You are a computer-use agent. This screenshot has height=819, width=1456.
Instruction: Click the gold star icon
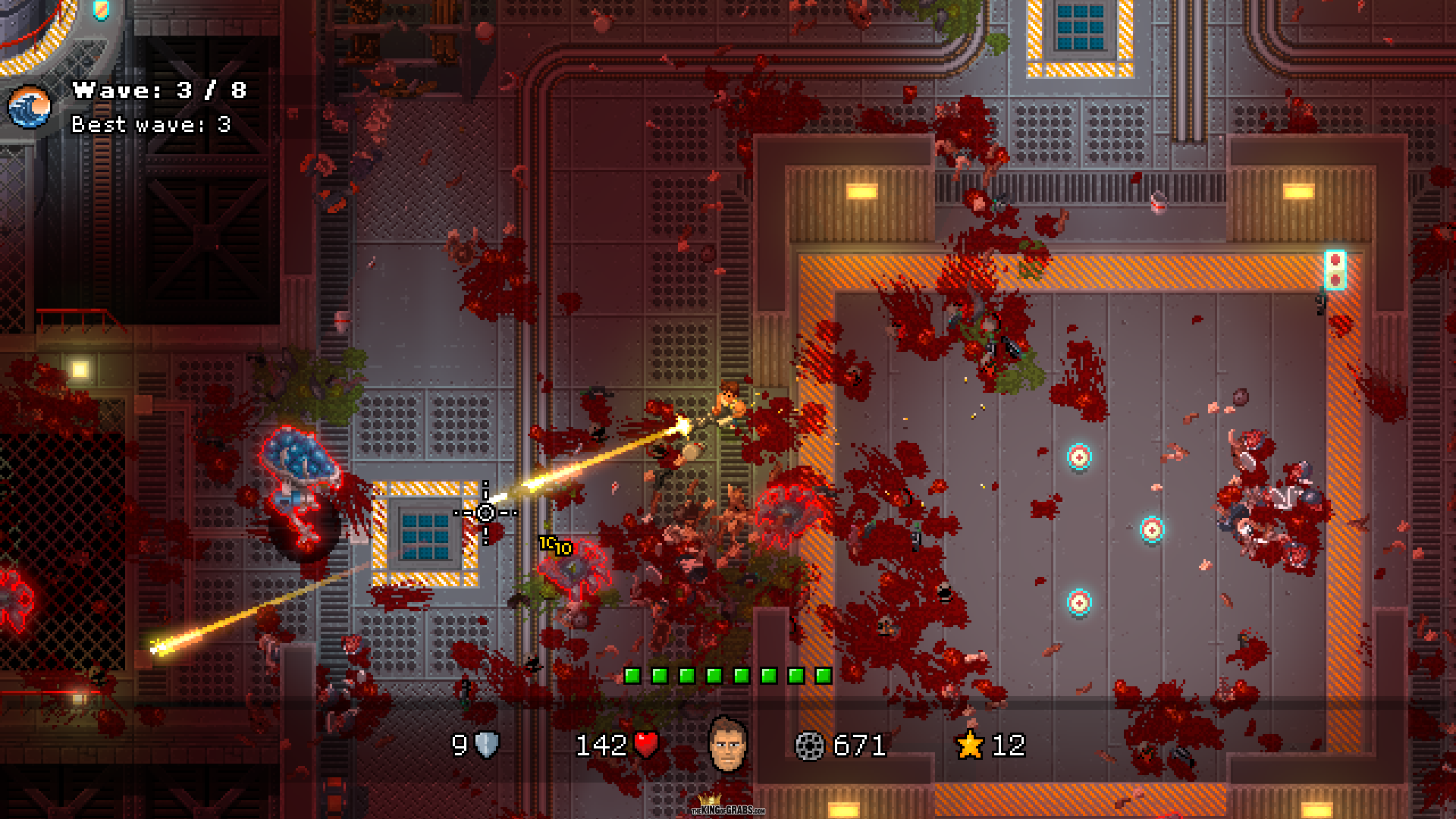[970, 745]
